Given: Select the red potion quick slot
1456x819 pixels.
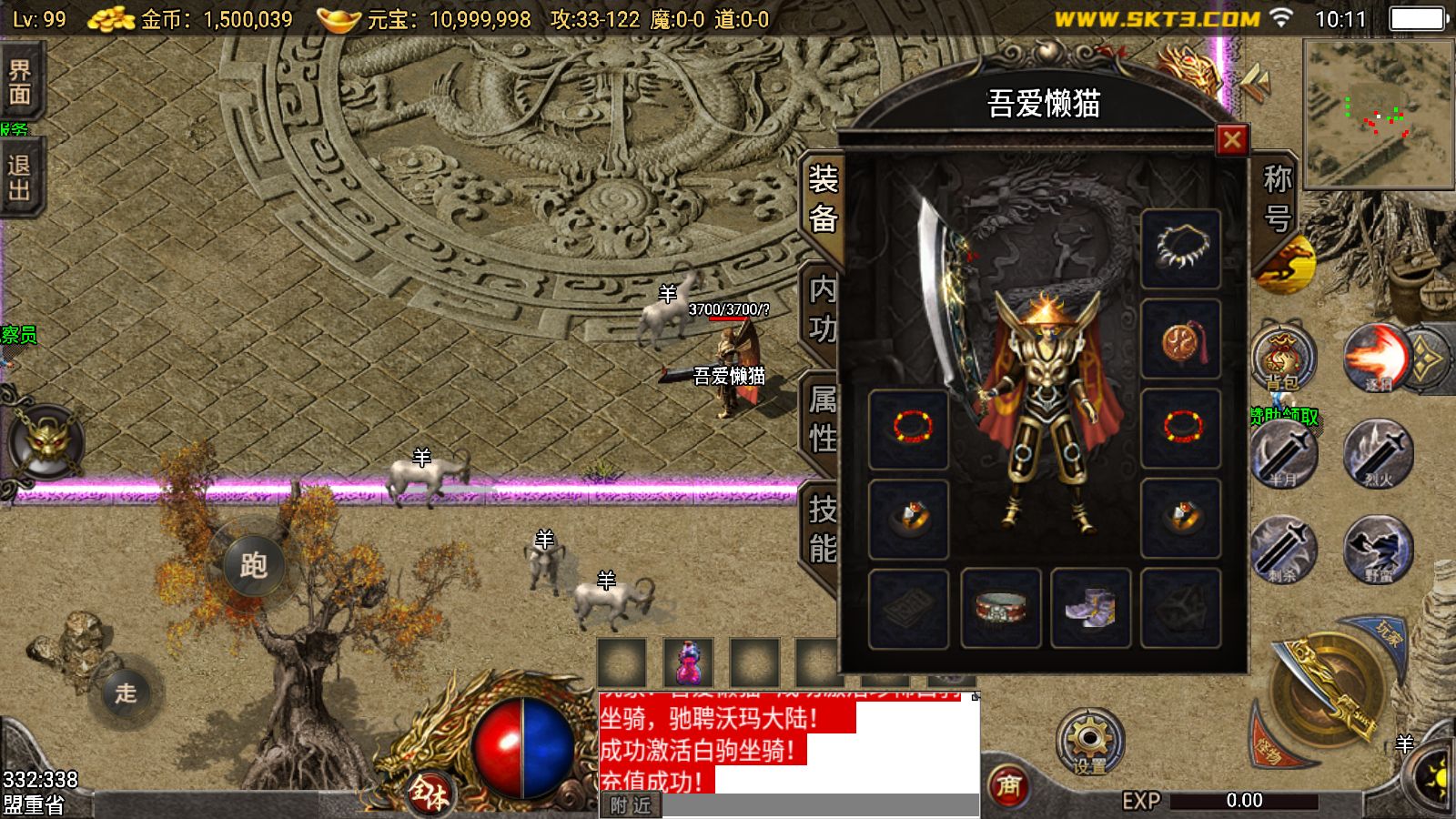Looking at the screenshot, I should tap(690, 664).
